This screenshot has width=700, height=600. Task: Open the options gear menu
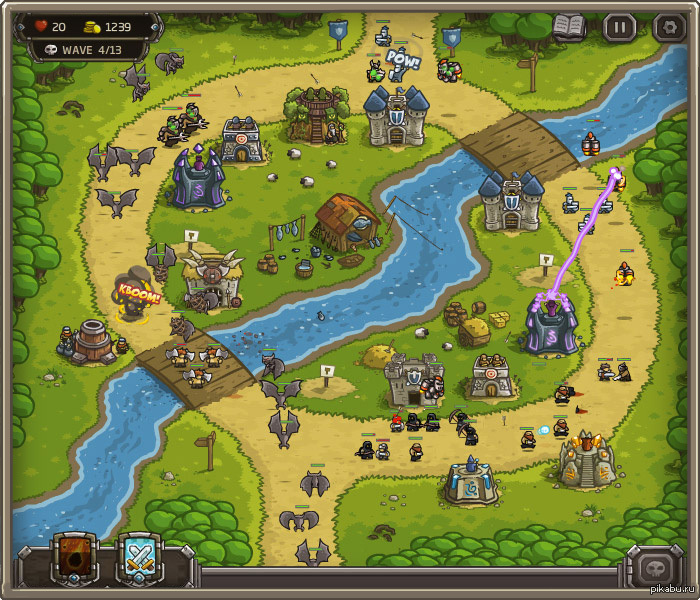(x=668, y=27)
